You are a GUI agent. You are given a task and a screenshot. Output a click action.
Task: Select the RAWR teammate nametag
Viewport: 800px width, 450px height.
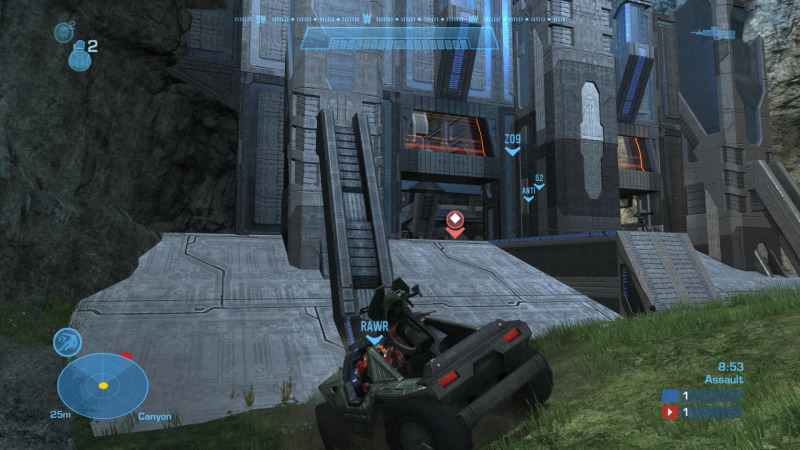[x=374, y=325]
